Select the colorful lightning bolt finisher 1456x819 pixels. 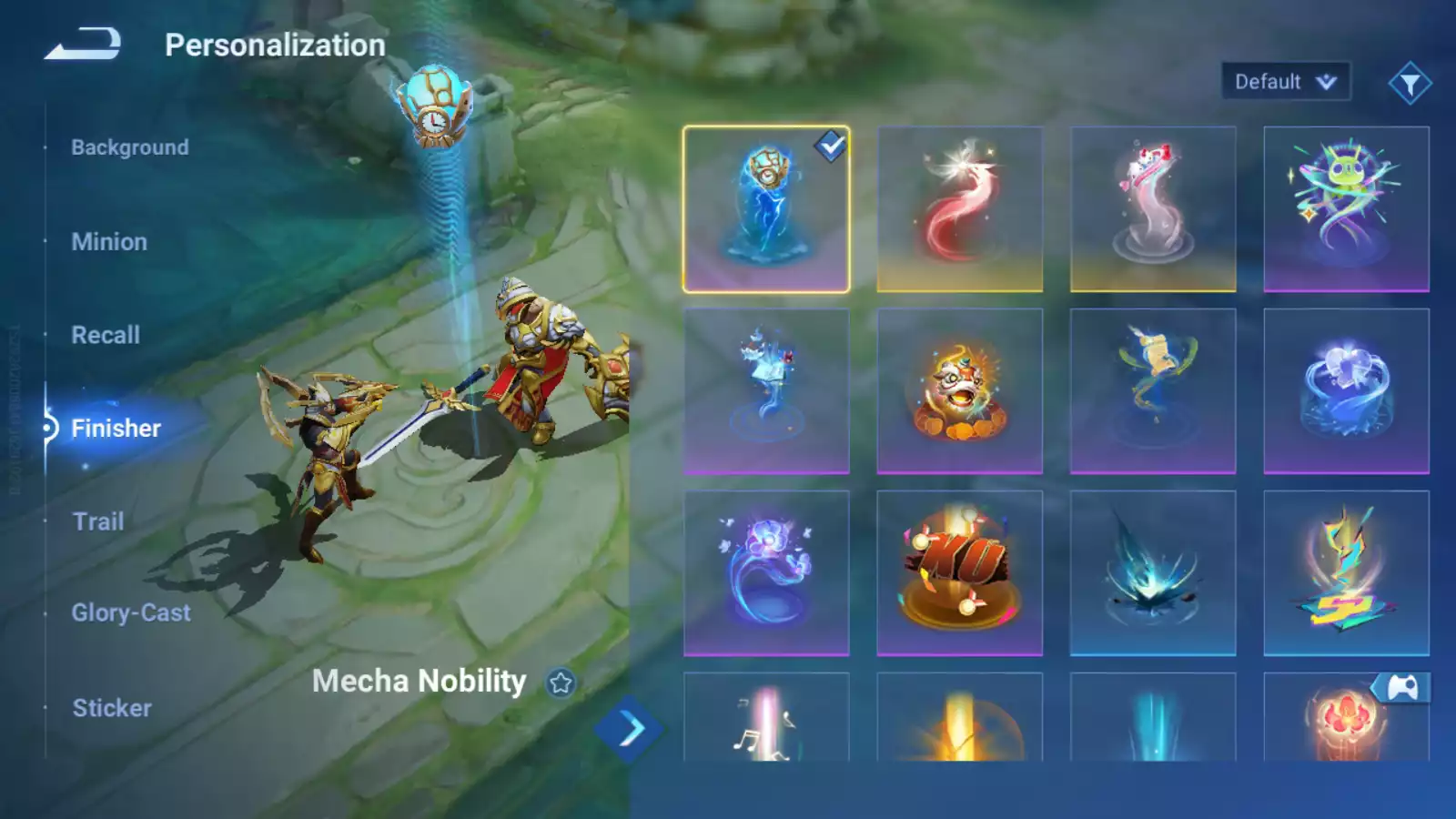point(1346,573)
